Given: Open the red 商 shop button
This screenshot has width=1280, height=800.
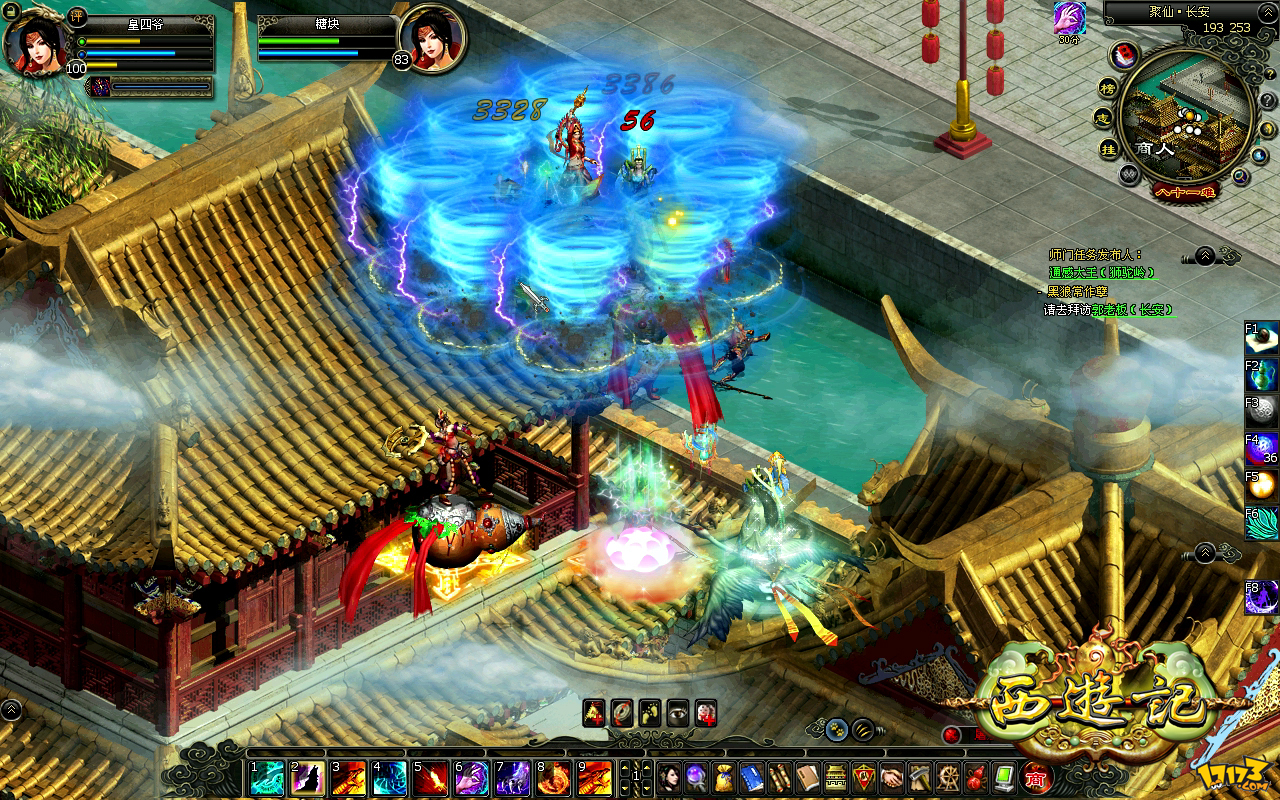Looking at the screenshot, I should [x=1037, y=777].
